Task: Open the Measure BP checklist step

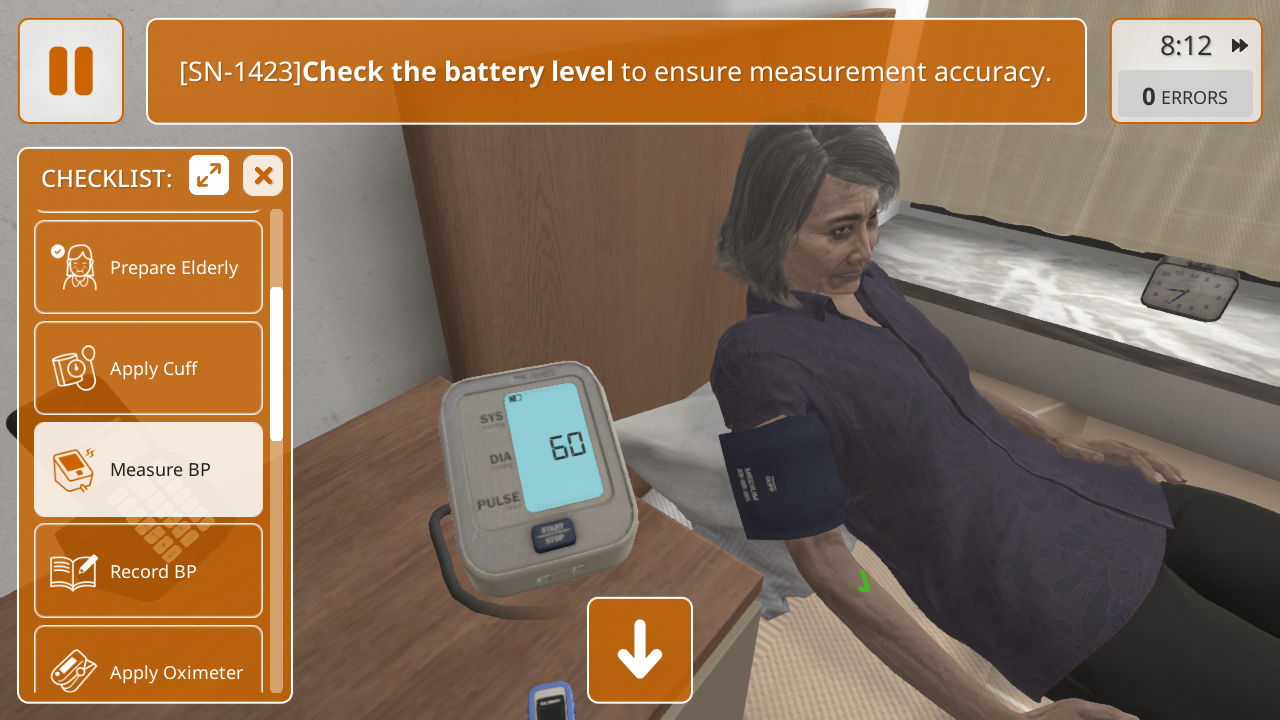Action: coord(149,469)
